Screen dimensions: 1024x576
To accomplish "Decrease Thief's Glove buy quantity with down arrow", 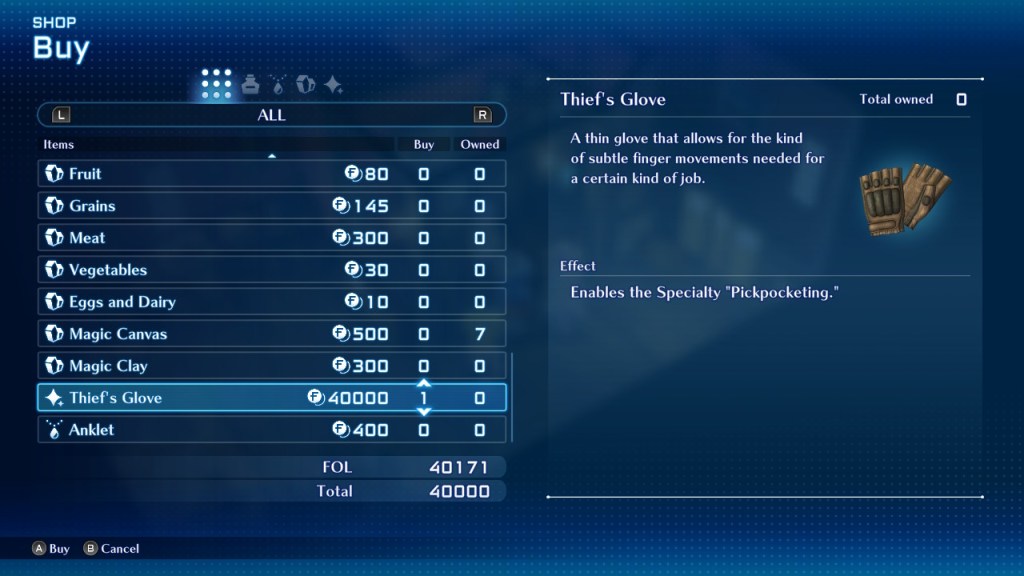I will coord(423,412).
